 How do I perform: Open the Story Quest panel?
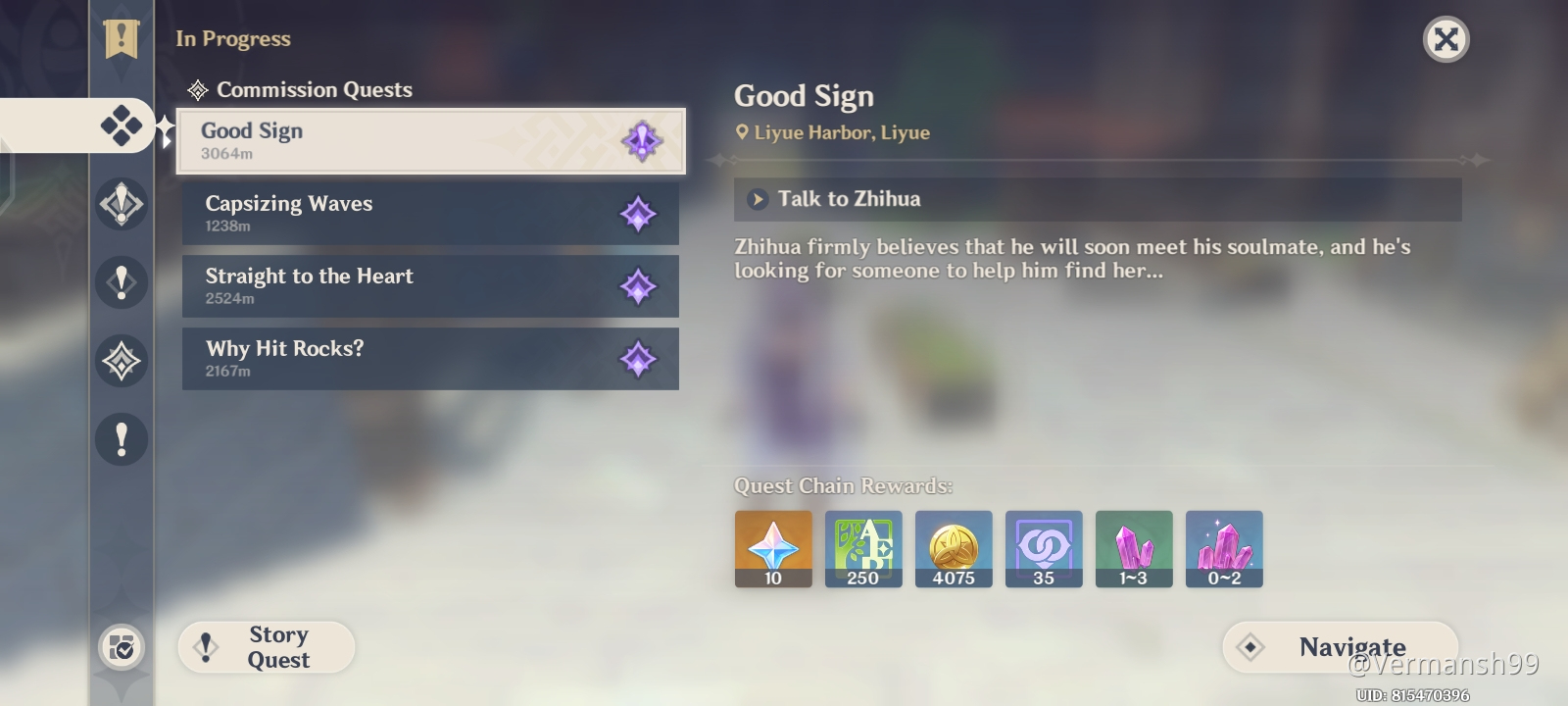pyautogui.click(x=266, y=647)
